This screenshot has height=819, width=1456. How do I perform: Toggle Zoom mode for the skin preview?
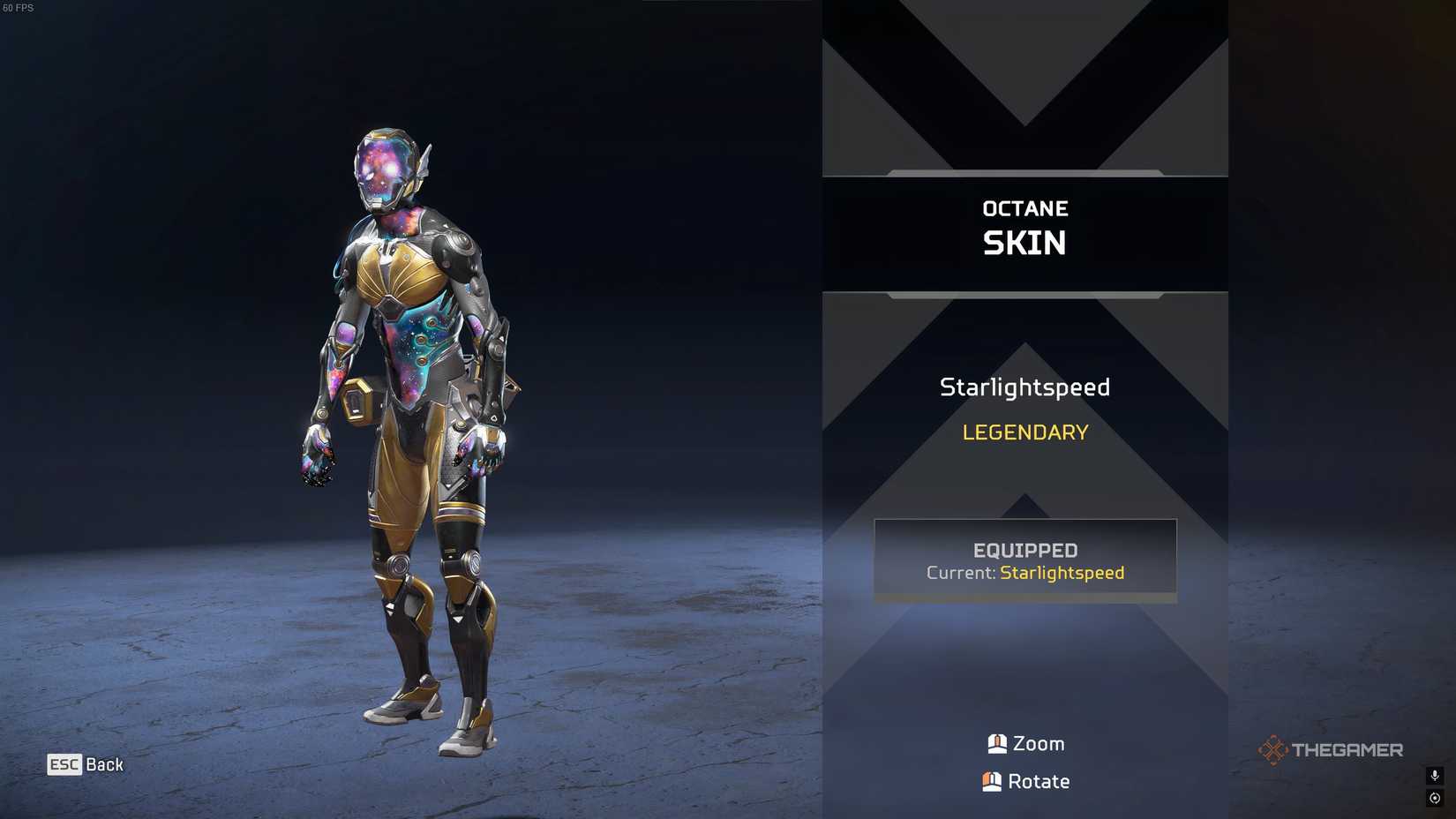[x=1024, y=742]
